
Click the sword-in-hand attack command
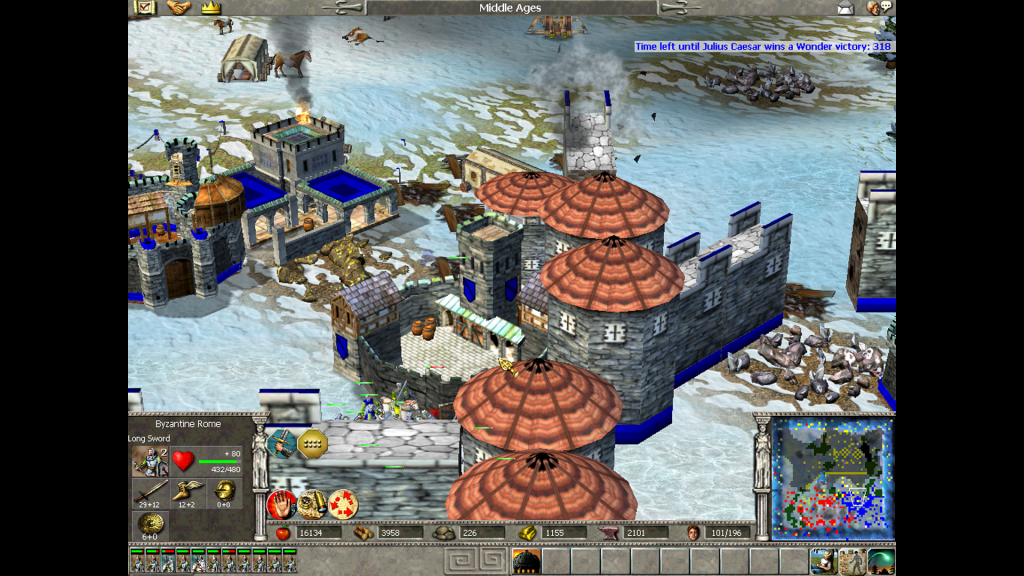coord(281,441)
